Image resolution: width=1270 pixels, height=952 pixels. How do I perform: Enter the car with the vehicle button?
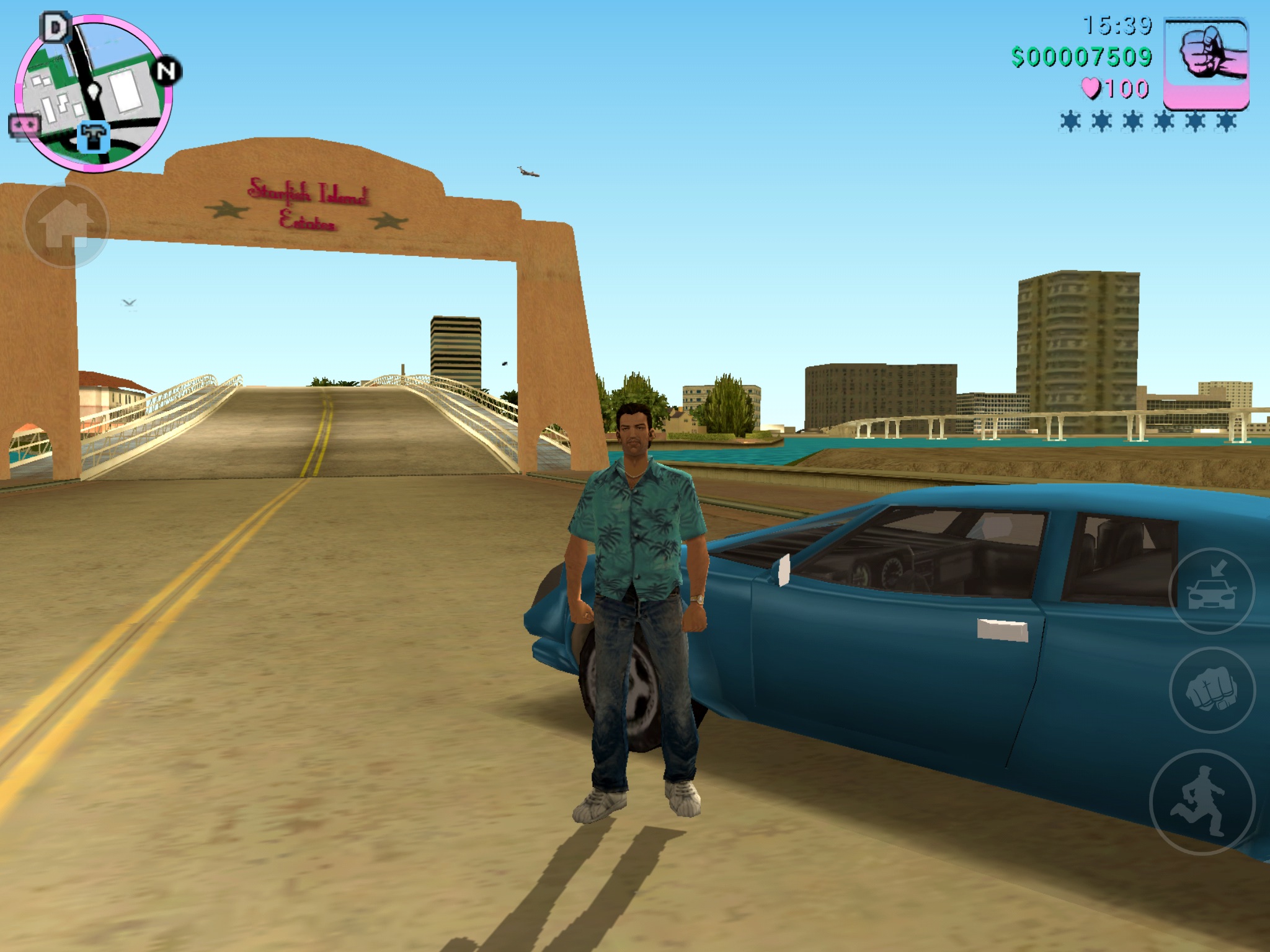pyautogui.click(x=1211, y=591)
